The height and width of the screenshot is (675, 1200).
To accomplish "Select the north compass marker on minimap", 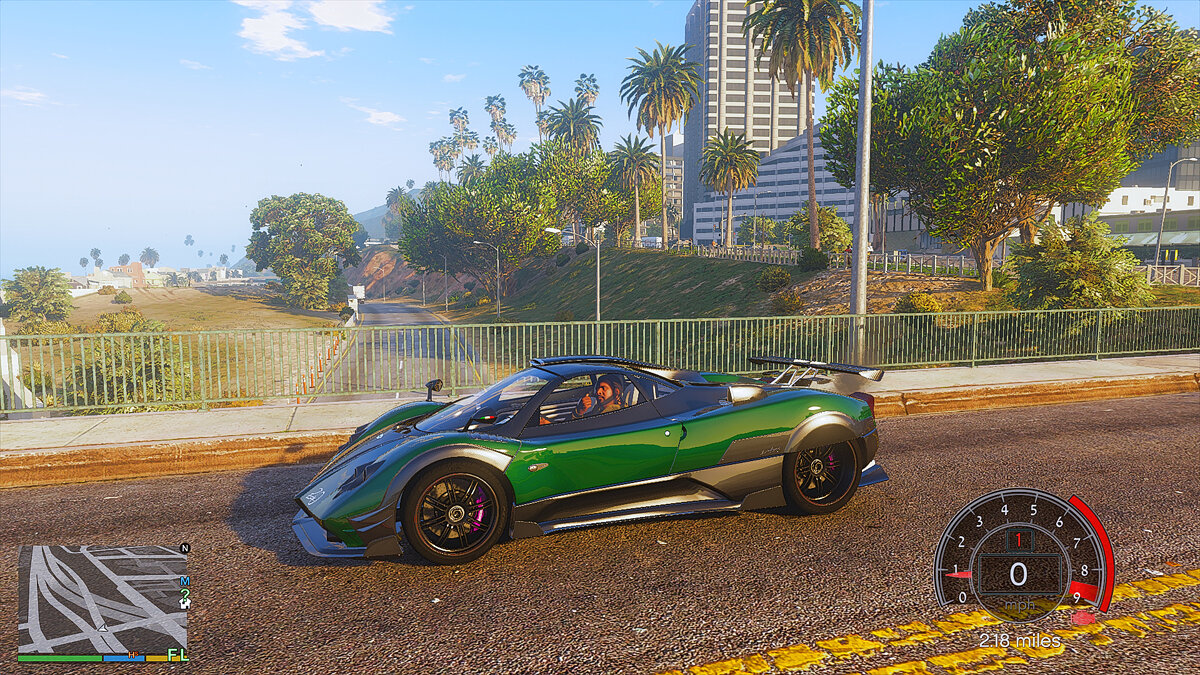I will tap(184, 548).
